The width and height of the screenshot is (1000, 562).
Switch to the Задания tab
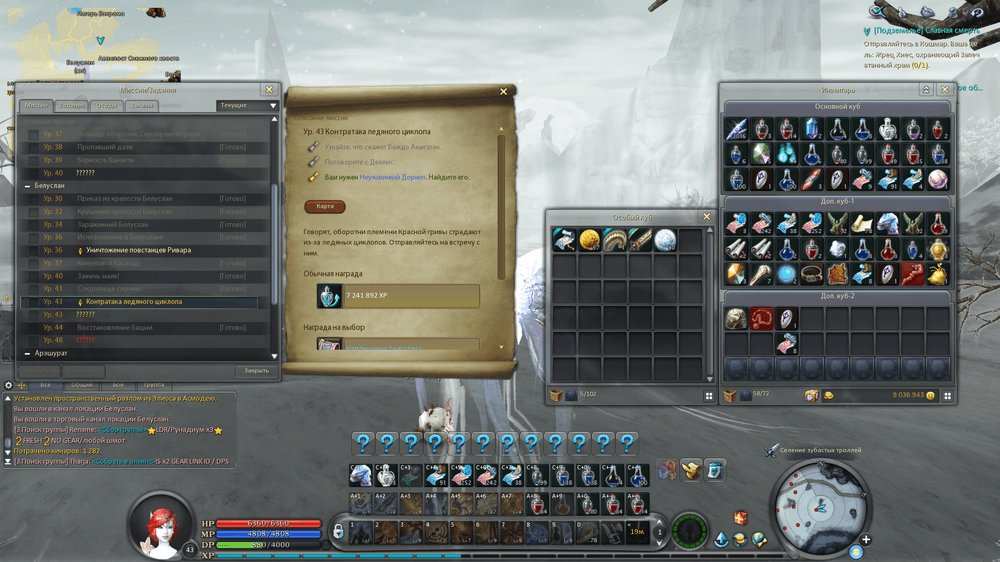pyautogui.click(x=71, y=106)
